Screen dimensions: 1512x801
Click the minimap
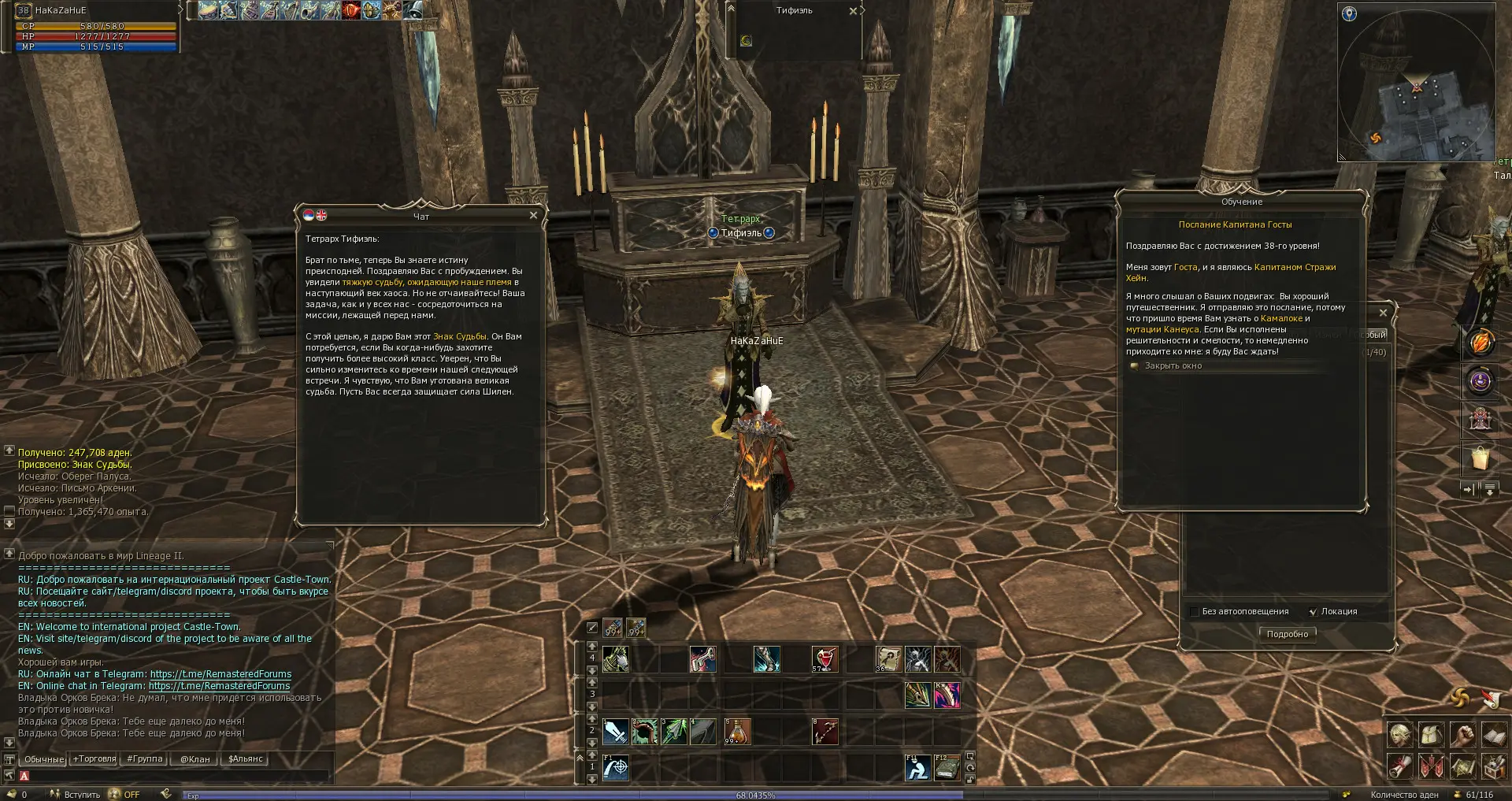pyautogui.click(x=1416, y=82)
